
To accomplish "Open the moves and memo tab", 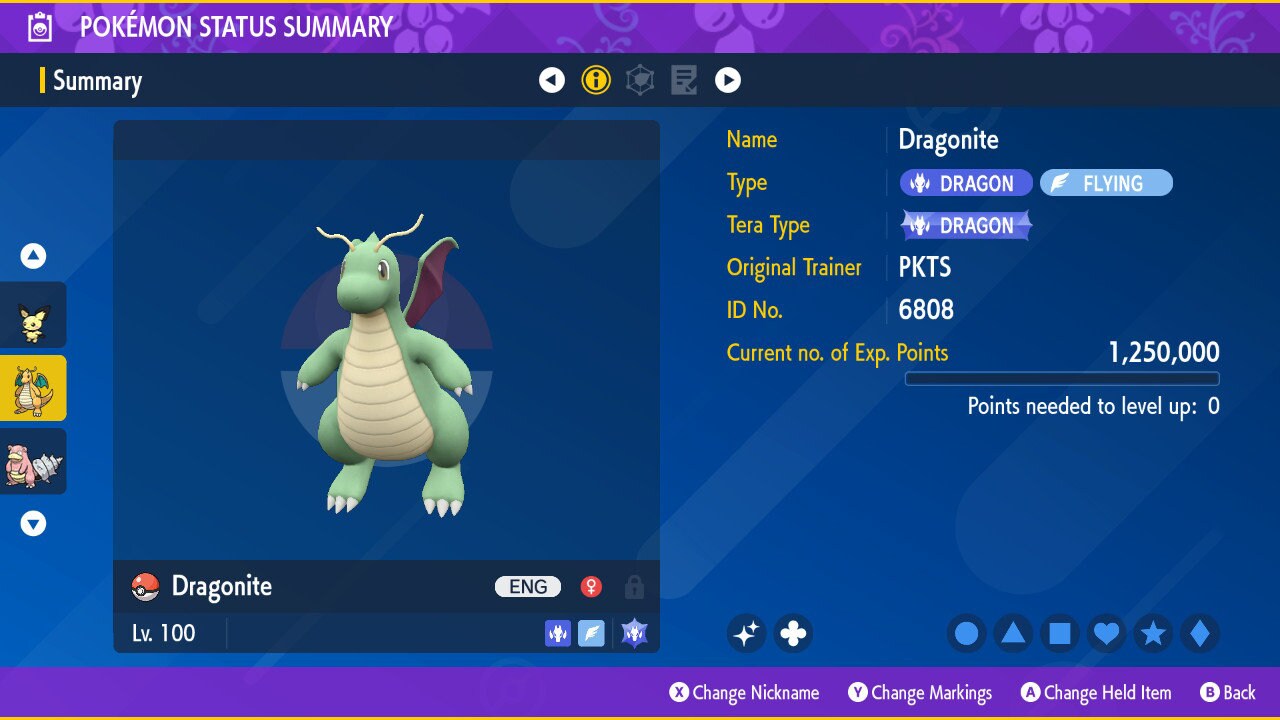I will [684, 80].
